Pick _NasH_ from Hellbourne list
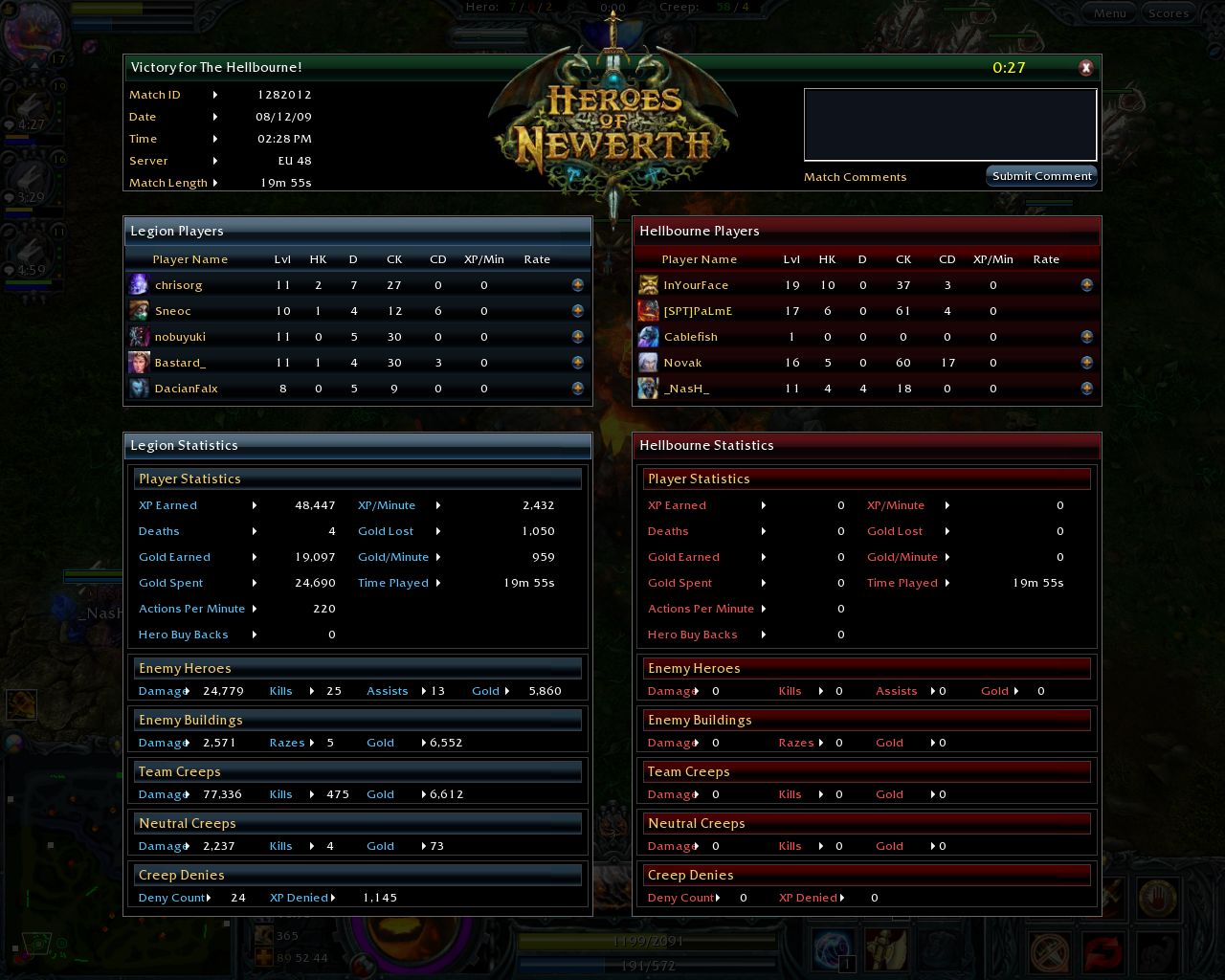1225x980 pixels. [686, 389]
